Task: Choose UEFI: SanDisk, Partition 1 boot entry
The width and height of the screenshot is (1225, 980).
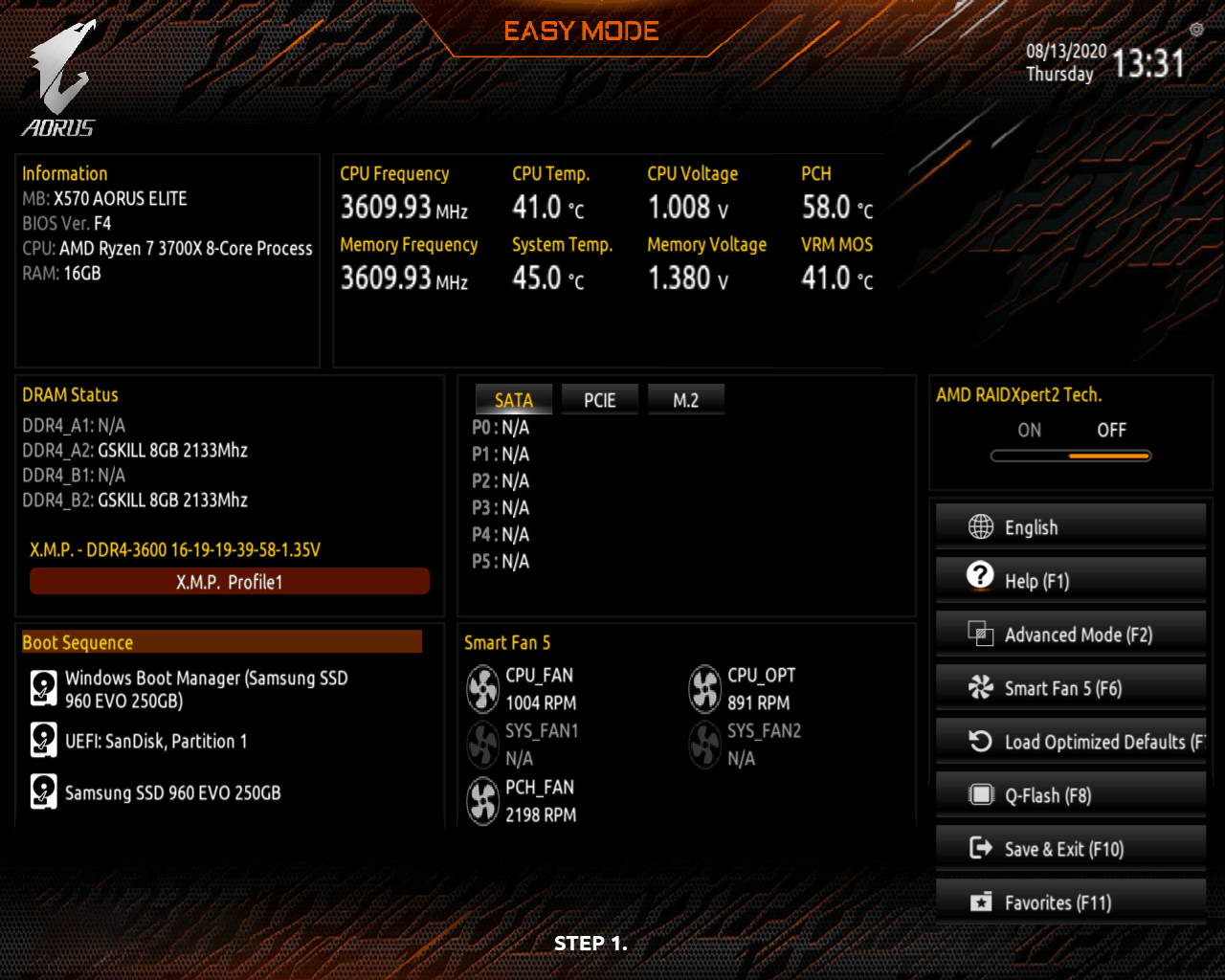Action: coord(156,741)
